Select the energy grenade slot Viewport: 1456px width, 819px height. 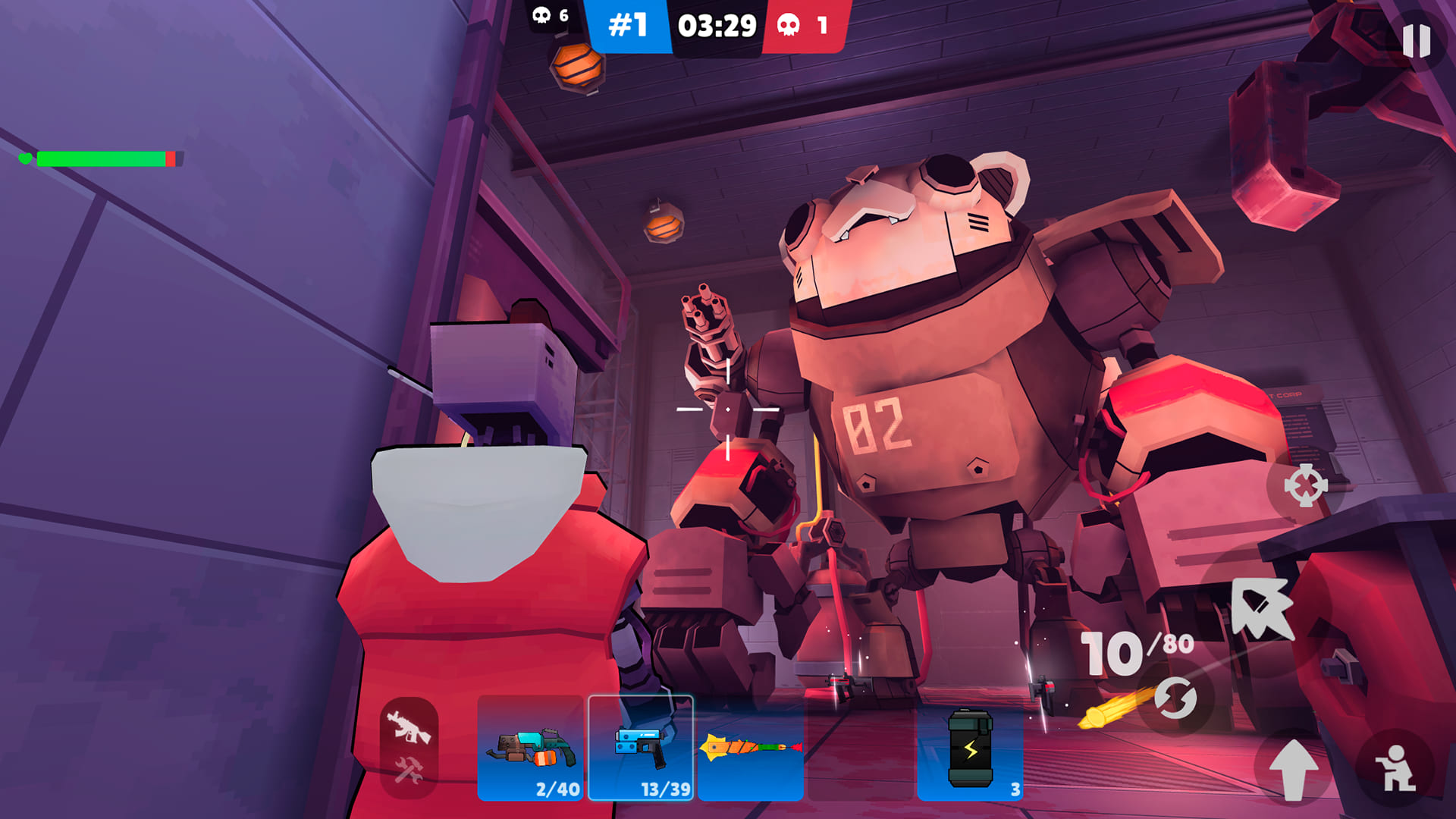[969, 751]
